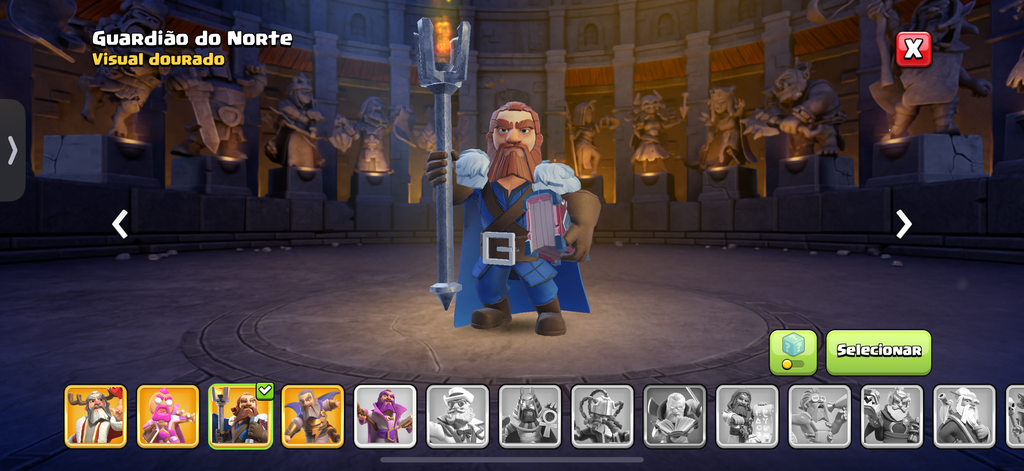The height and width of the screenshot is (471, 1024).
Task: Show the next skin with the right arrow
Action: 903,224
